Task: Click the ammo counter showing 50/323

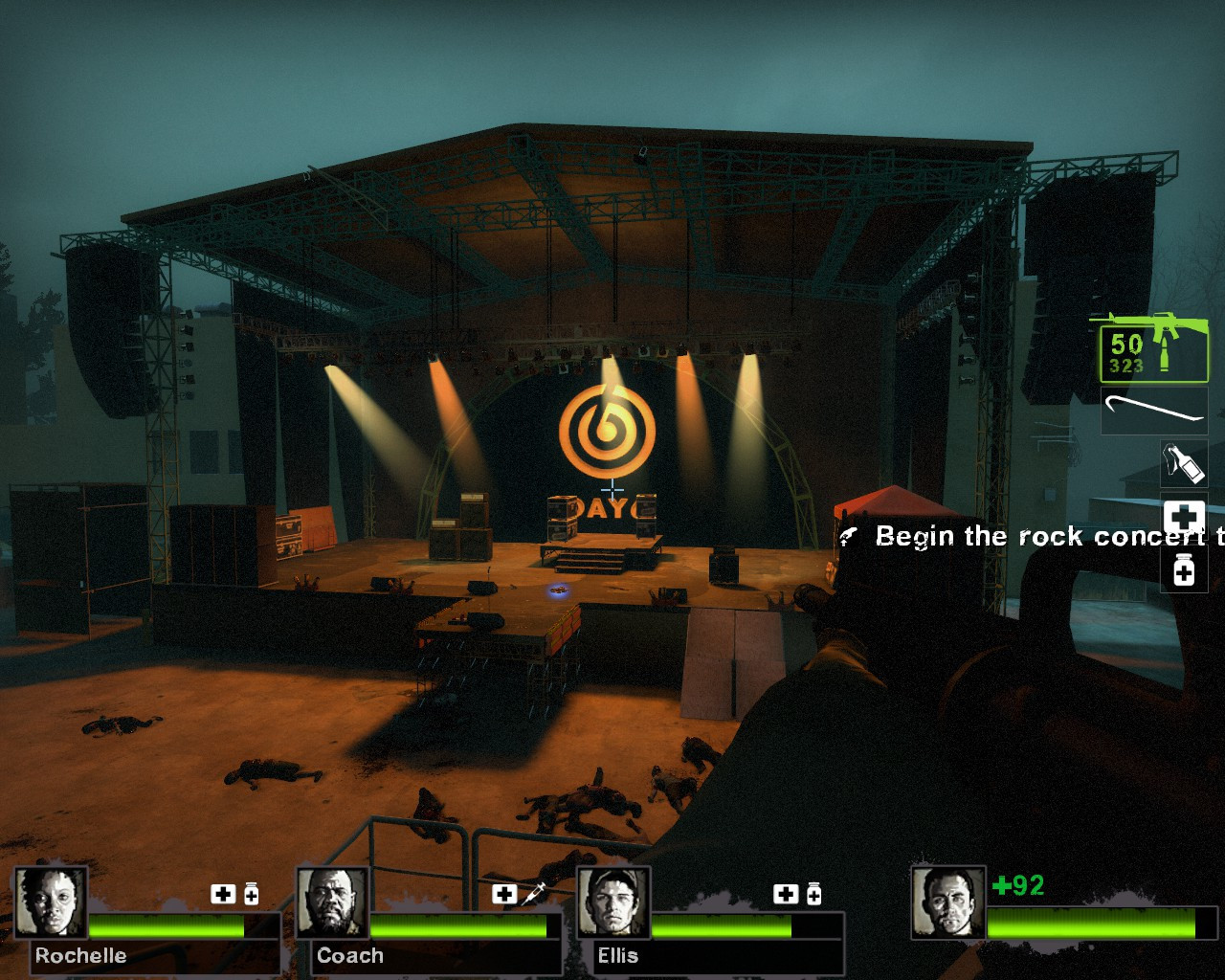Action: [x=1126, y=351]
